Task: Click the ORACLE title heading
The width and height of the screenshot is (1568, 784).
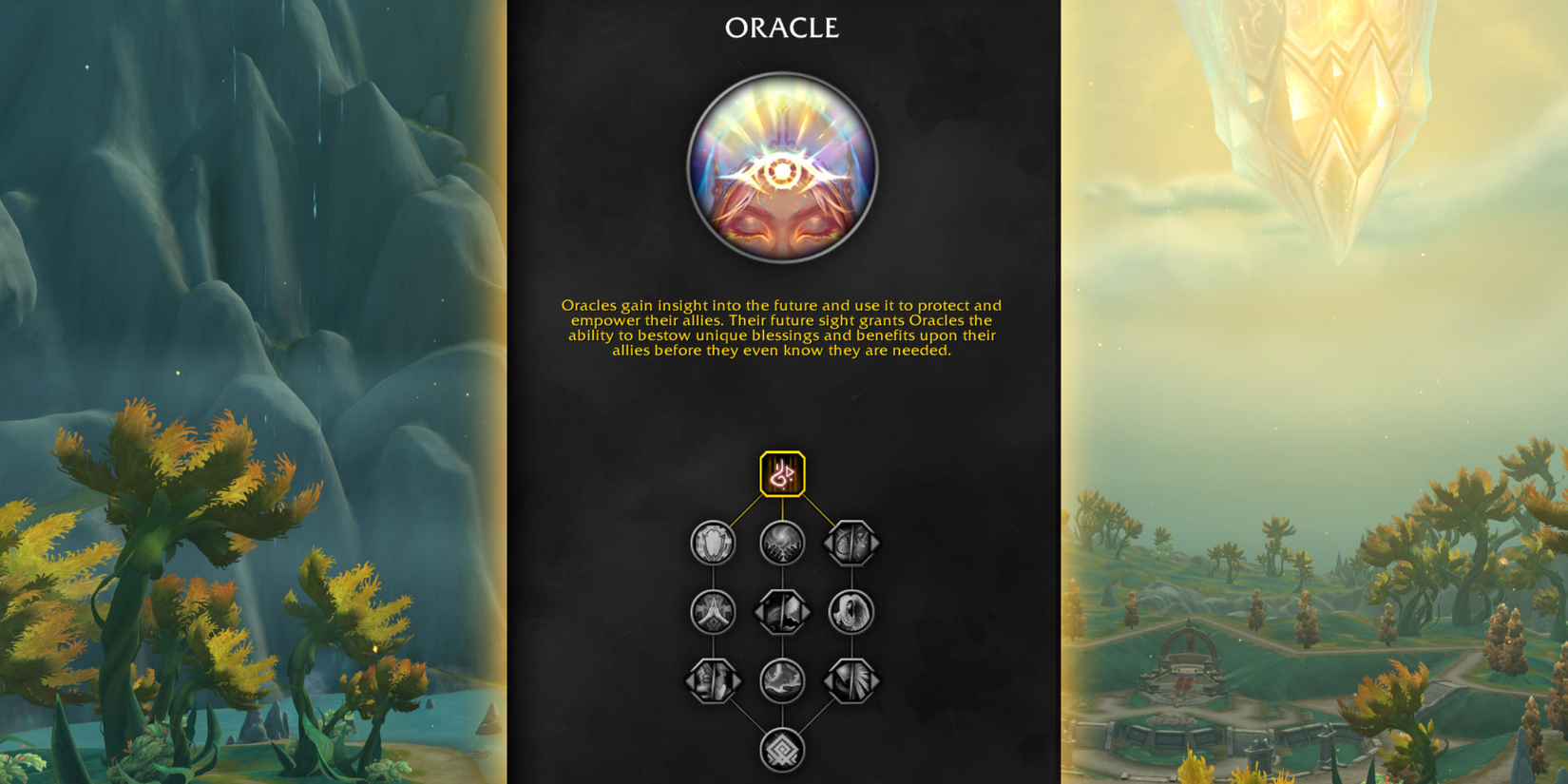Action: 782,29
